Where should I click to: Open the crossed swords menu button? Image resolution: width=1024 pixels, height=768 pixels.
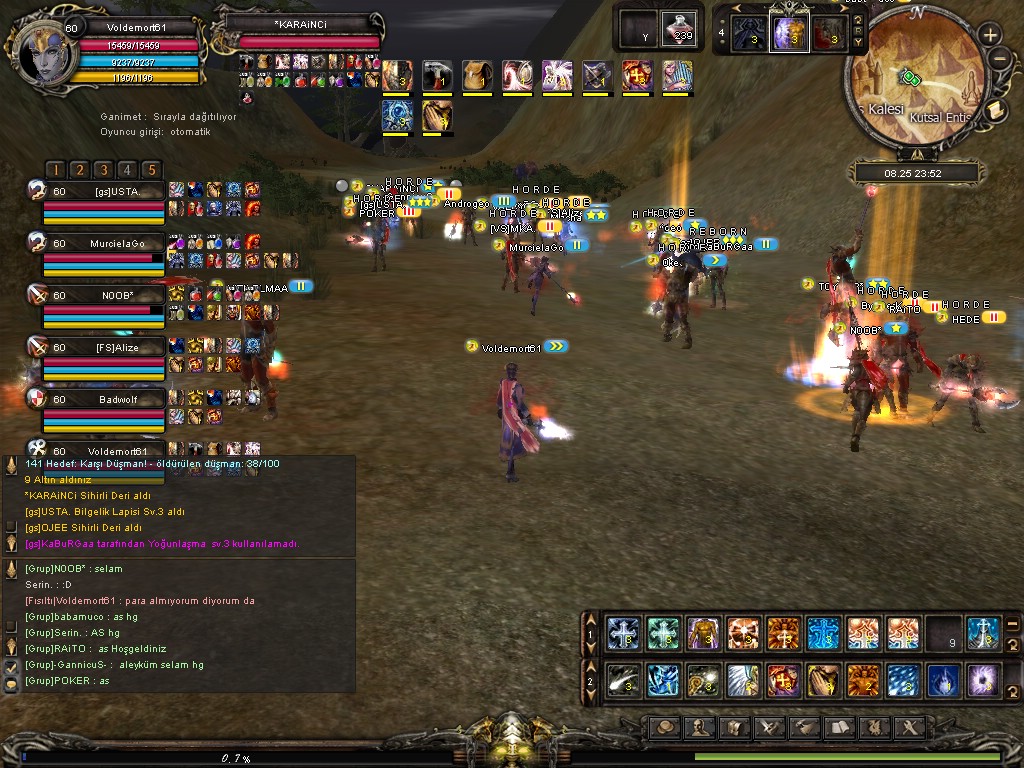[768, 727]
